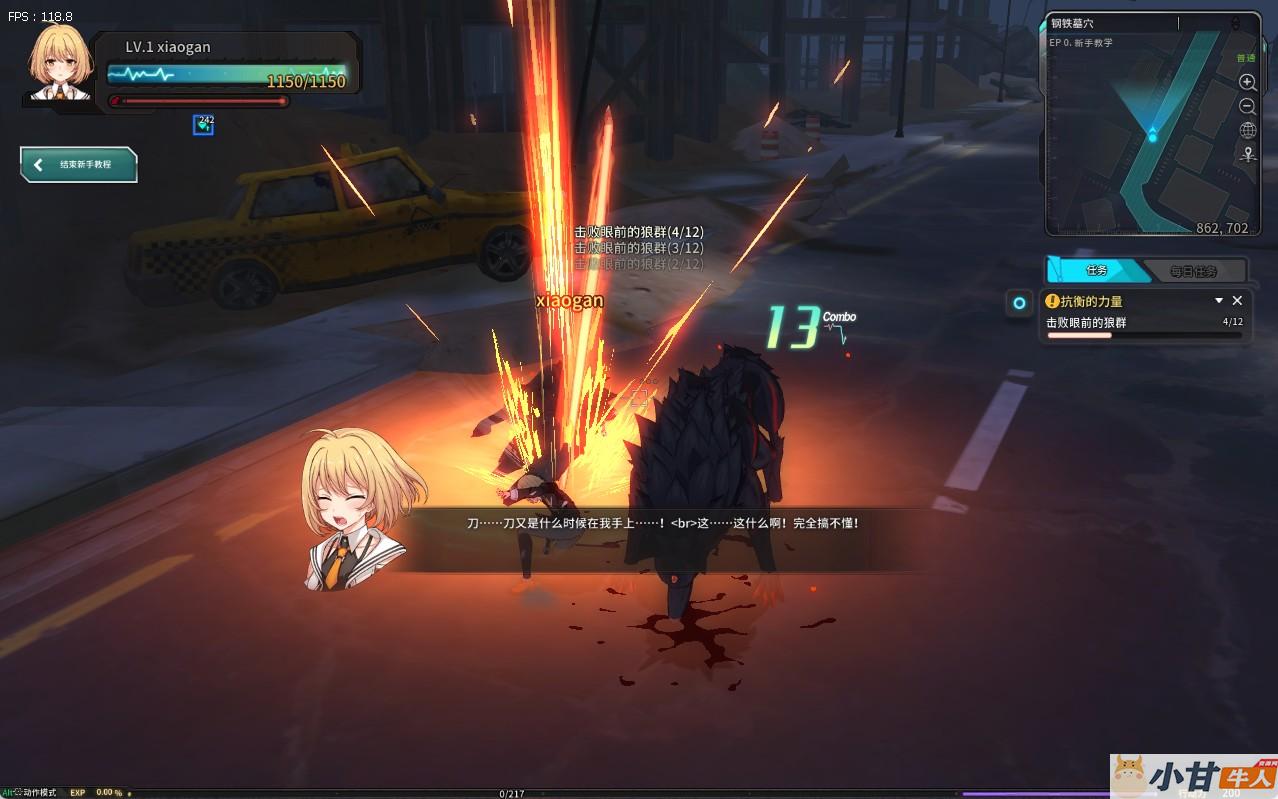Switch to the 任务 quest tab
This screenshot has height=799, width=1278.
coord(1096,271)
